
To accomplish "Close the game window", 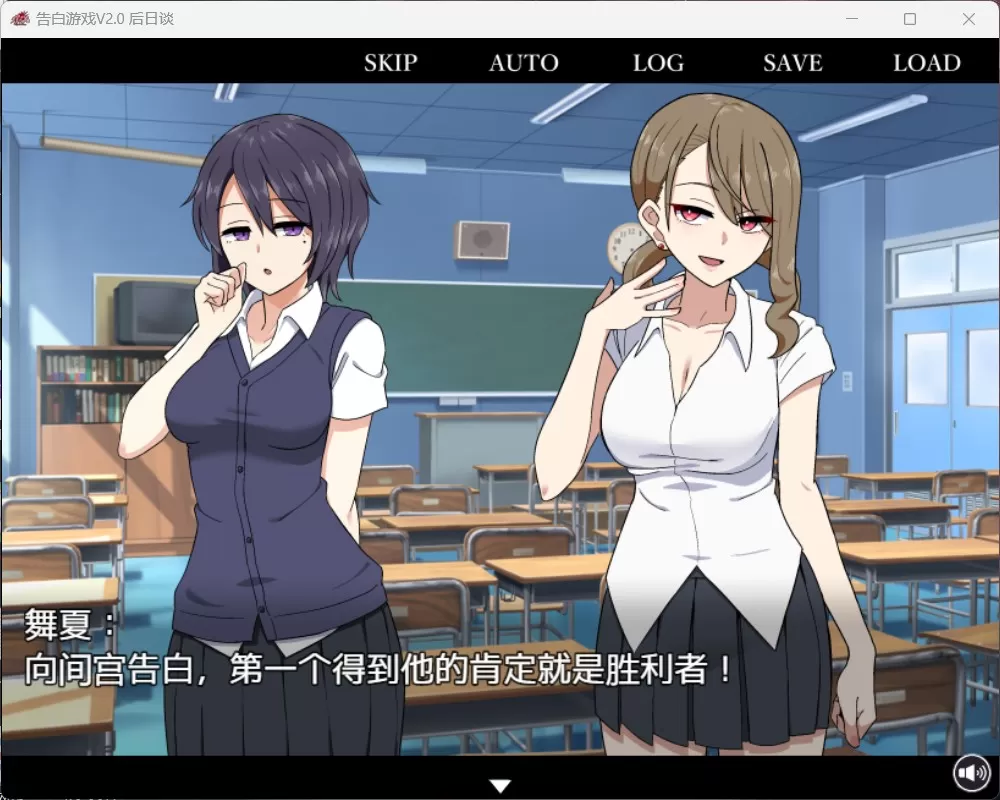I will pyautogui.click(x=968, y=19).
